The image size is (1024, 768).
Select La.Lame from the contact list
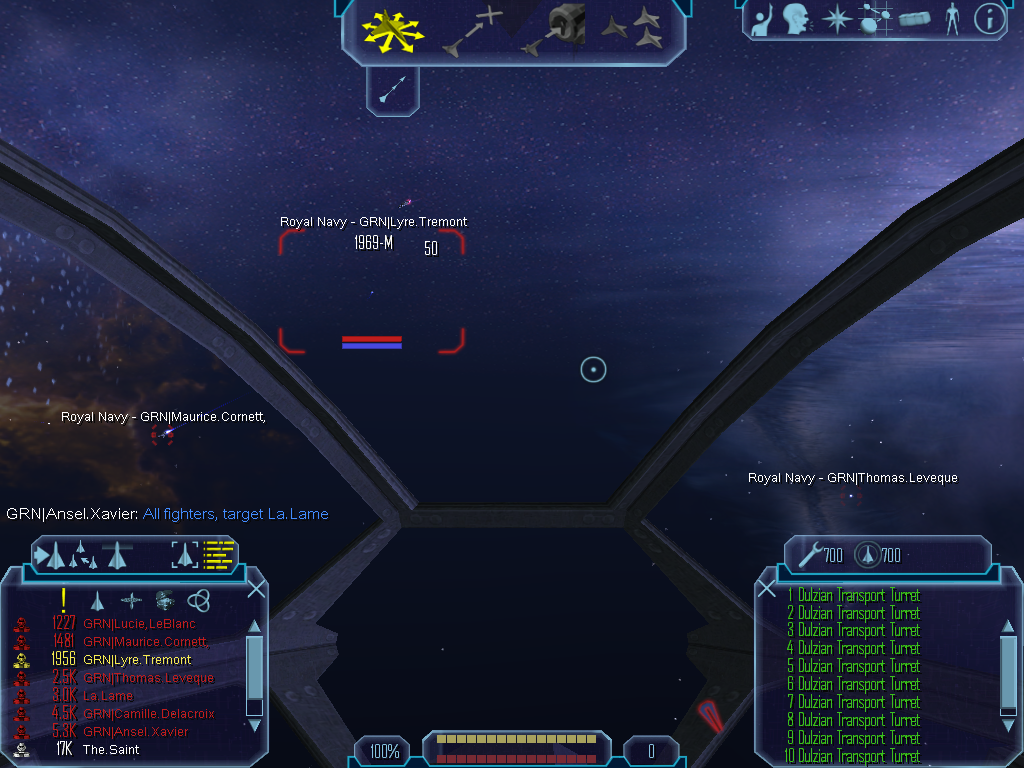tap(108, 696)
